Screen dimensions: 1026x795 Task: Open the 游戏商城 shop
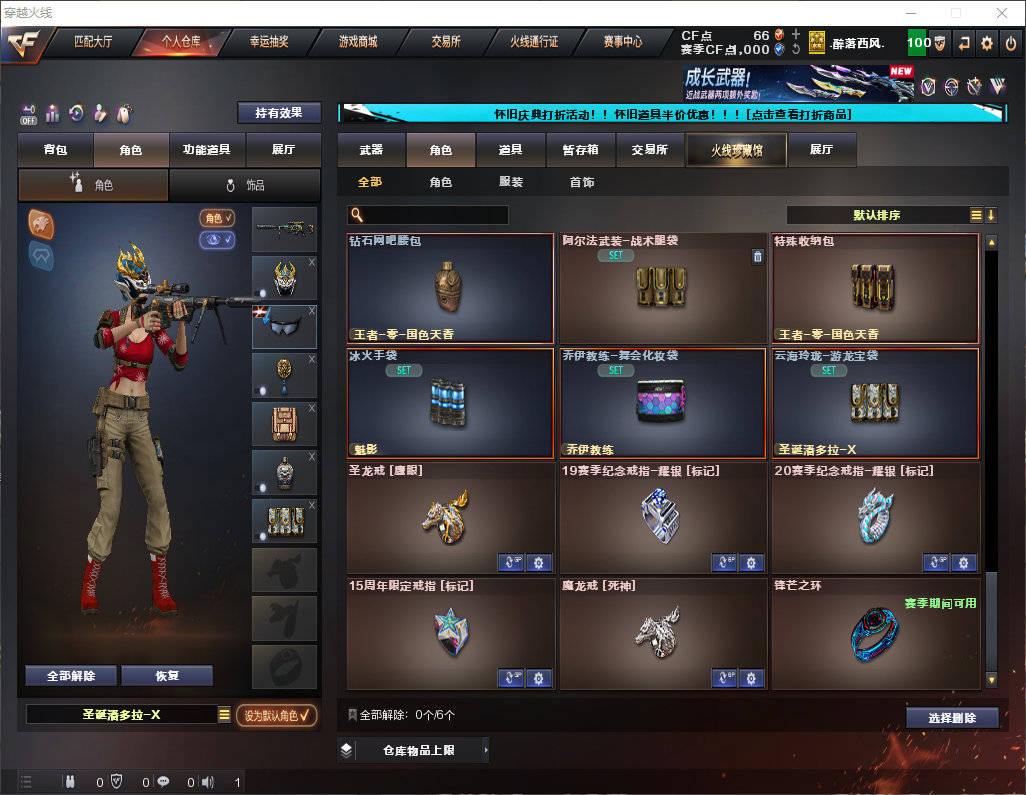[358, 42]
